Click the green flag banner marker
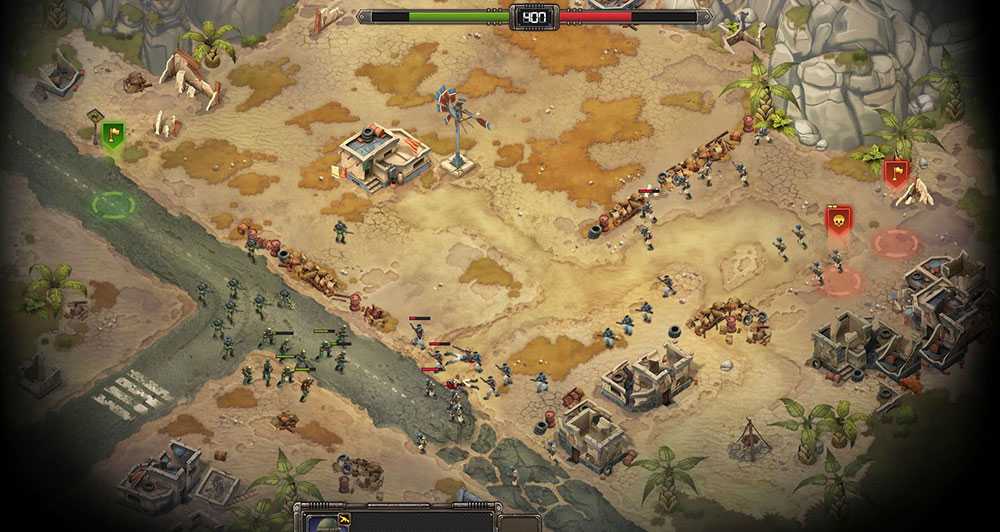The height and width of the screenshot is (532, 1000). pyautogui.click(x=112, y=135)
